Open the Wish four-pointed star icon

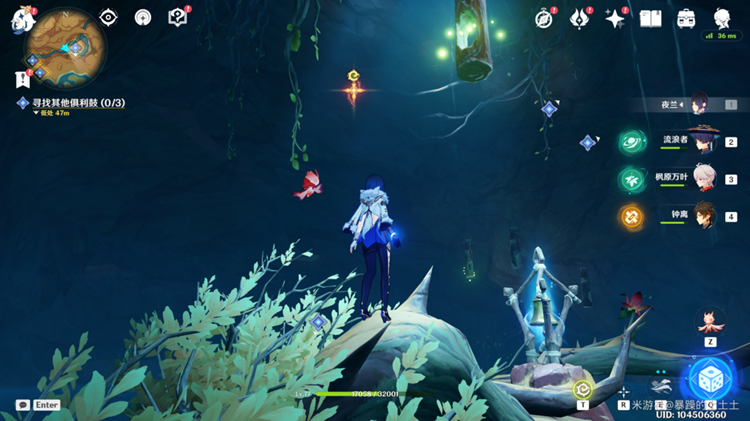pos(615,19)
